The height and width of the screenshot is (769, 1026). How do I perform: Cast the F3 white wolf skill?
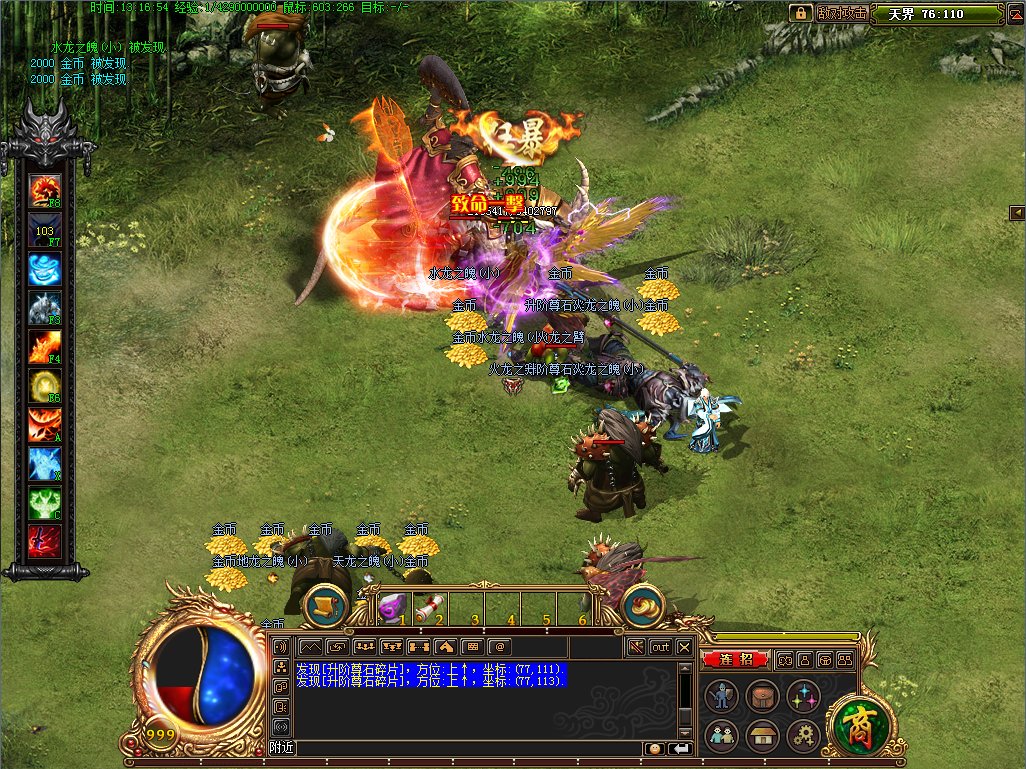pyautogui.click(x=45, y=307)
